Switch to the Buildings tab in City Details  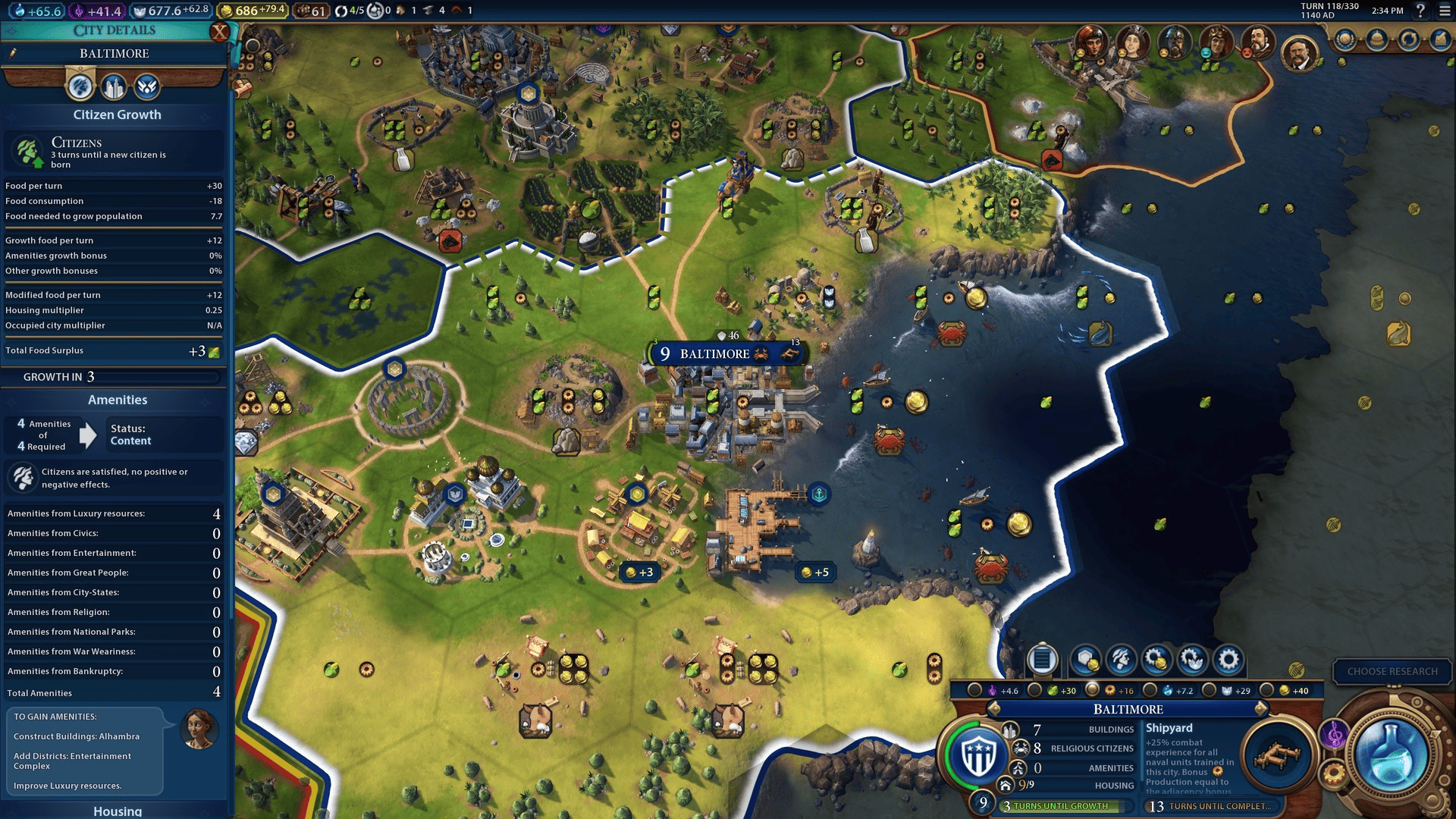click(x=112, y=87)
